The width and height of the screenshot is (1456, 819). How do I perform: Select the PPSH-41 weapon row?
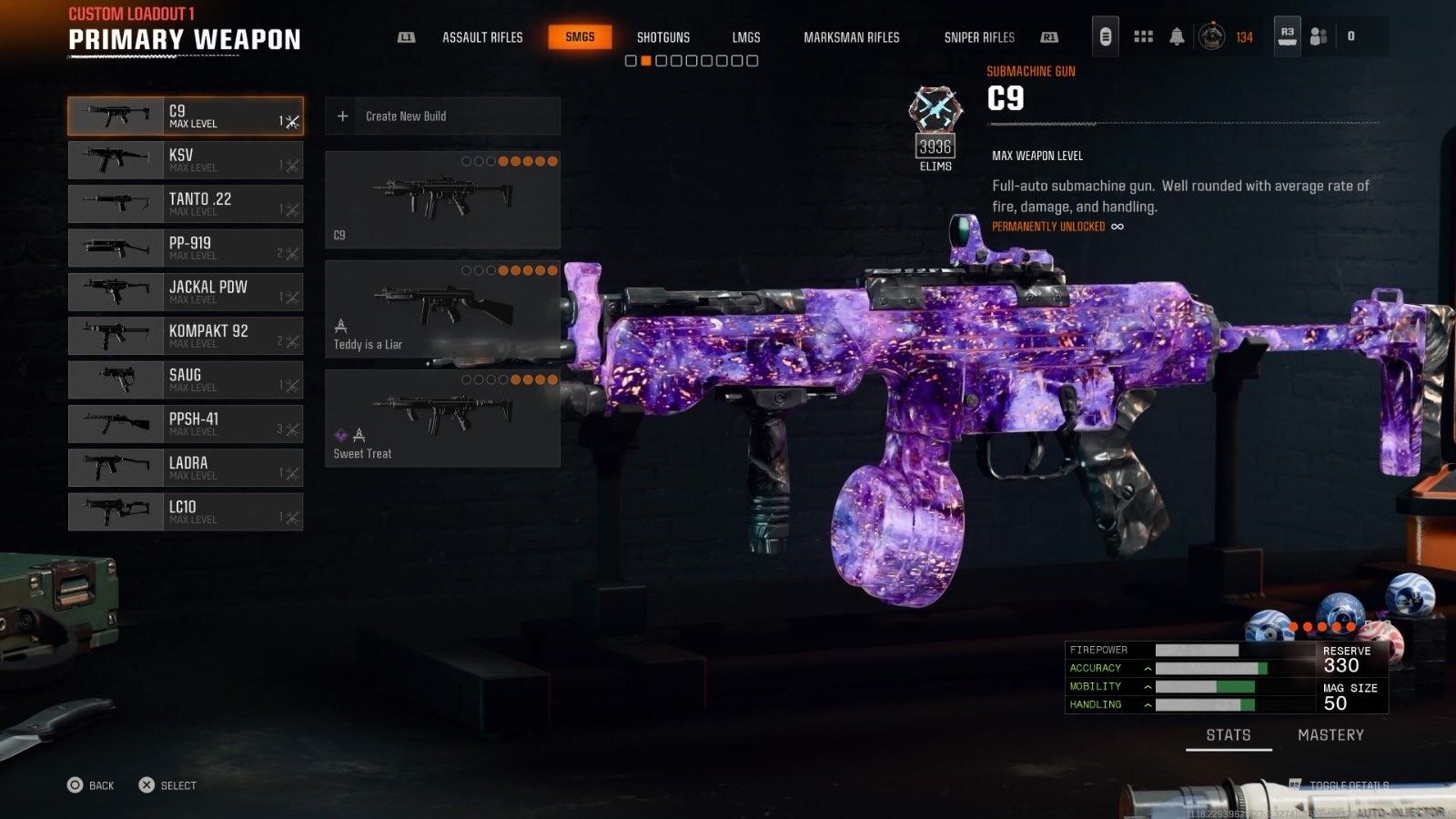point(186,424)
